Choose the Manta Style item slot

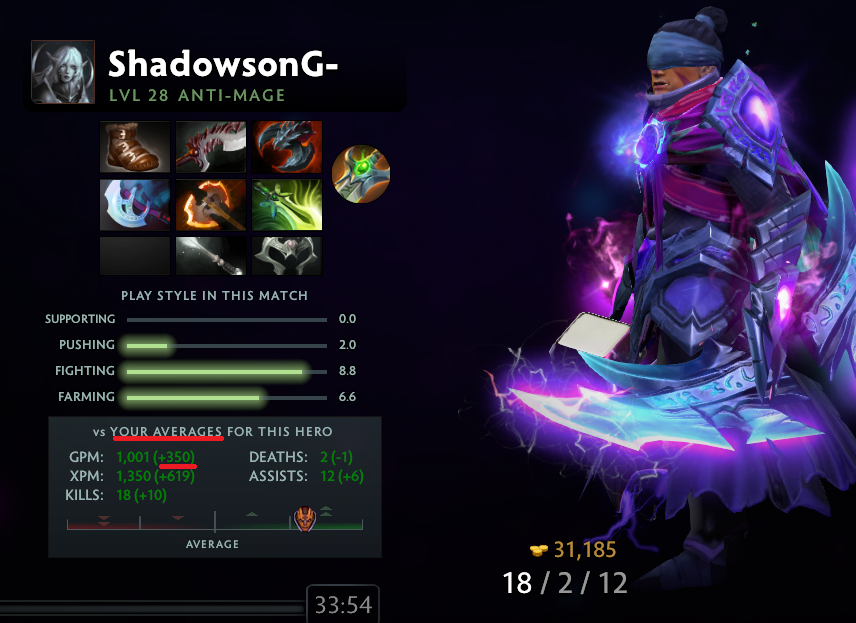tap(135, 204)
